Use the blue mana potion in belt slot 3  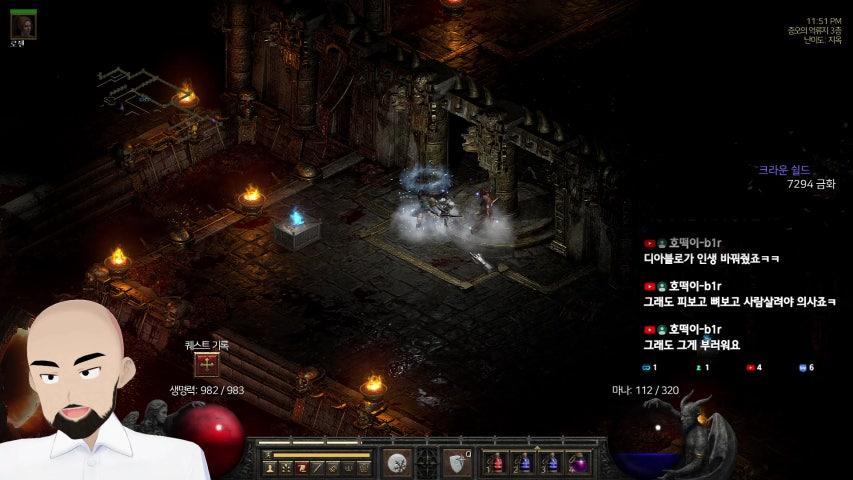pyautogui.click(x=553, y=464)
